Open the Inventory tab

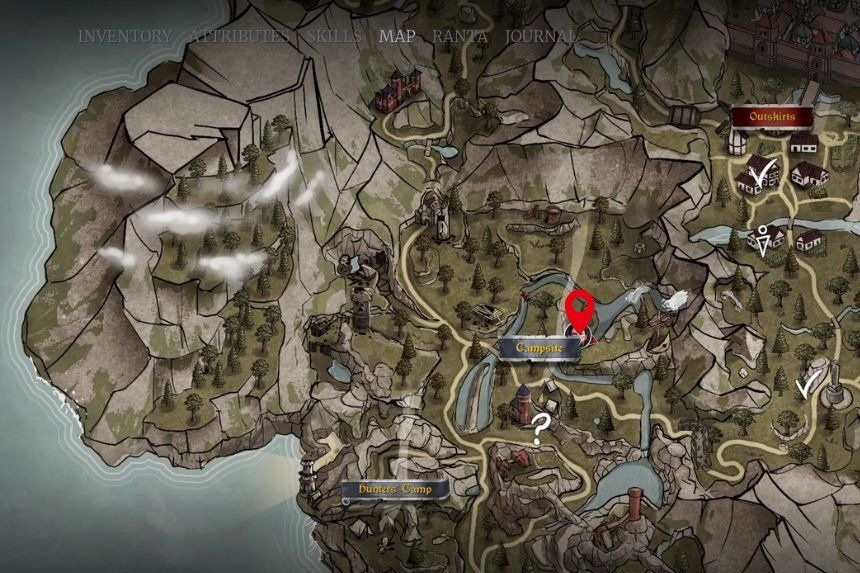pos(125,36)
